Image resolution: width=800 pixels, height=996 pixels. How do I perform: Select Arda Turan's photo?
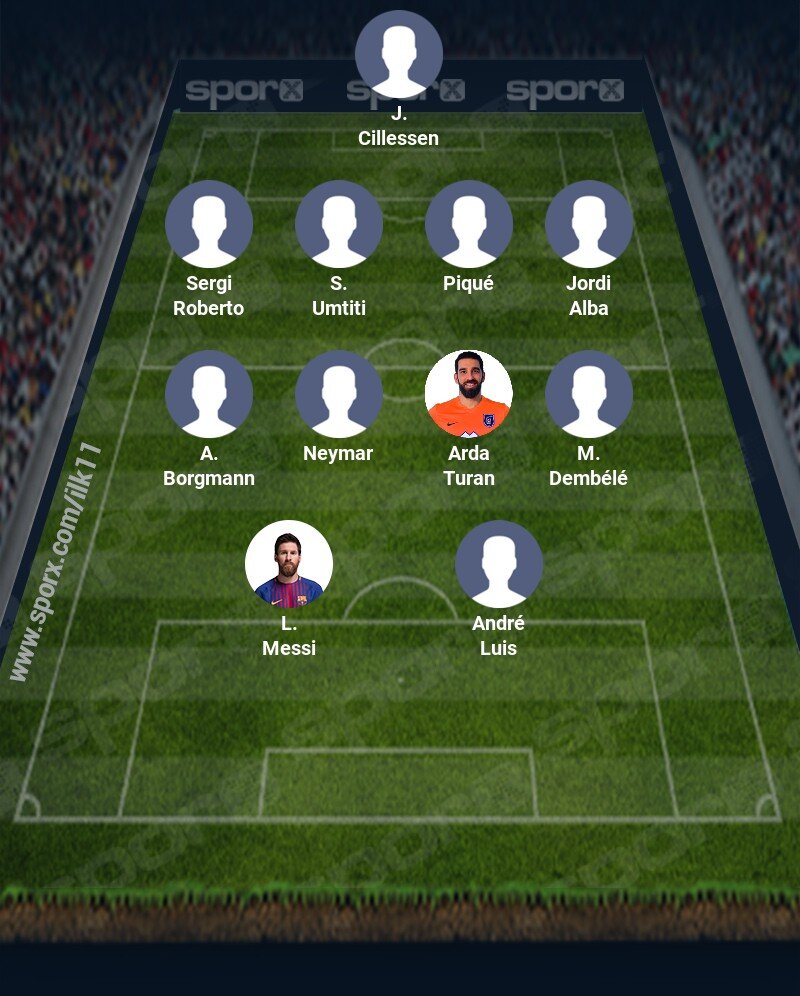tap(469, 394)
